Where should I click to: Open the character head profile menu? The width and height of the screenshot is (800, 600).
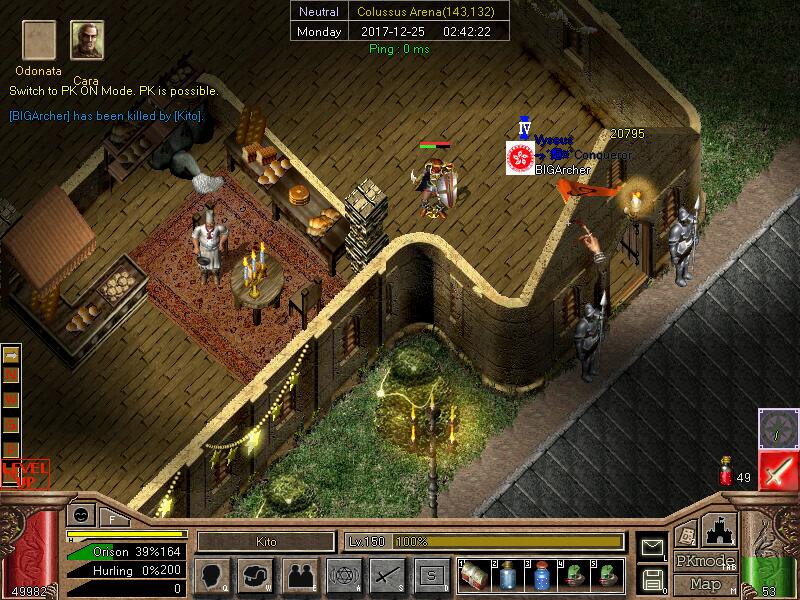click(x=211, y=575)
